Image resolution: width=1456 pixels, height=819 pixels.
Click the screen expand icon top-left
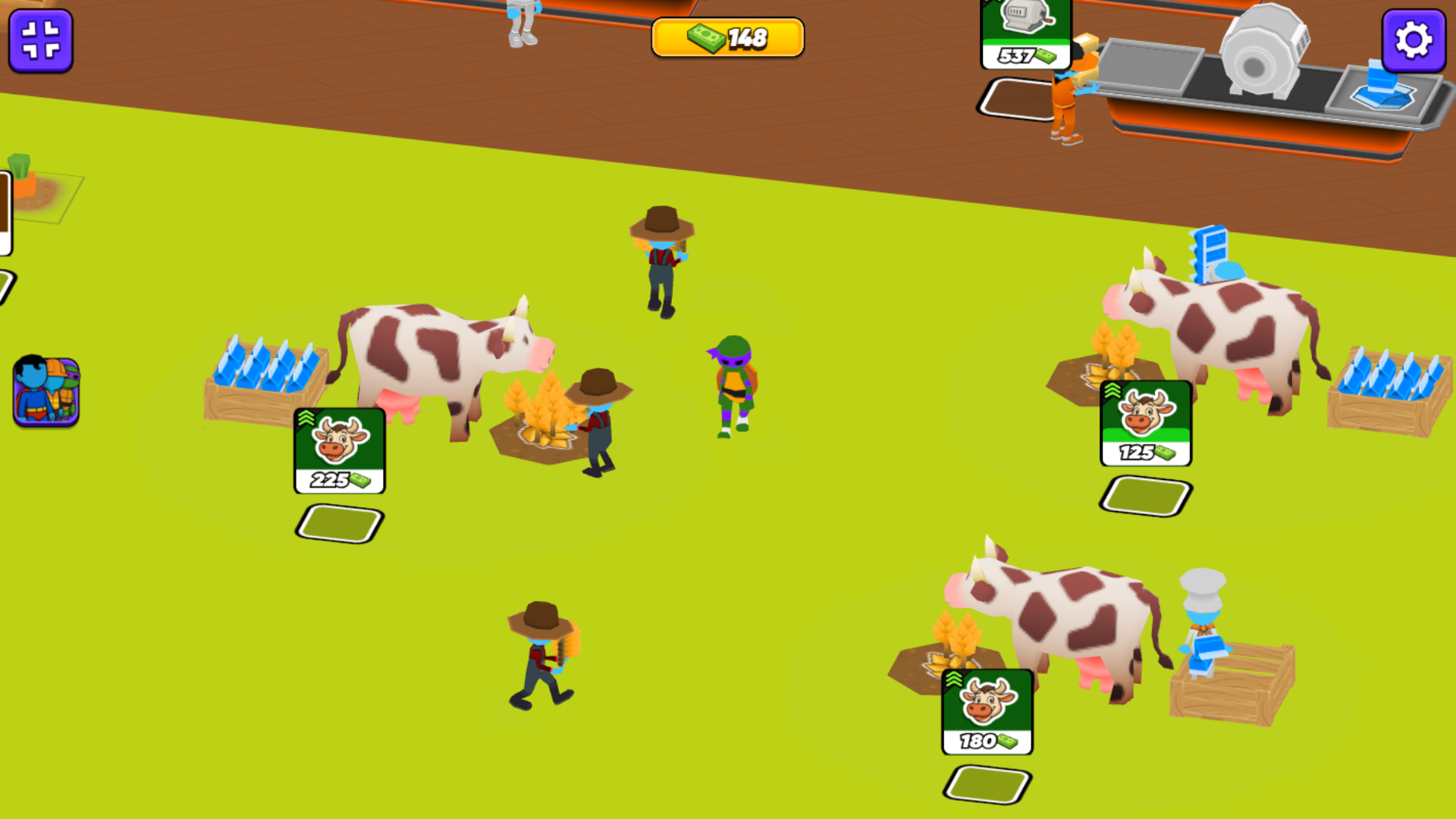coord(42,42)
